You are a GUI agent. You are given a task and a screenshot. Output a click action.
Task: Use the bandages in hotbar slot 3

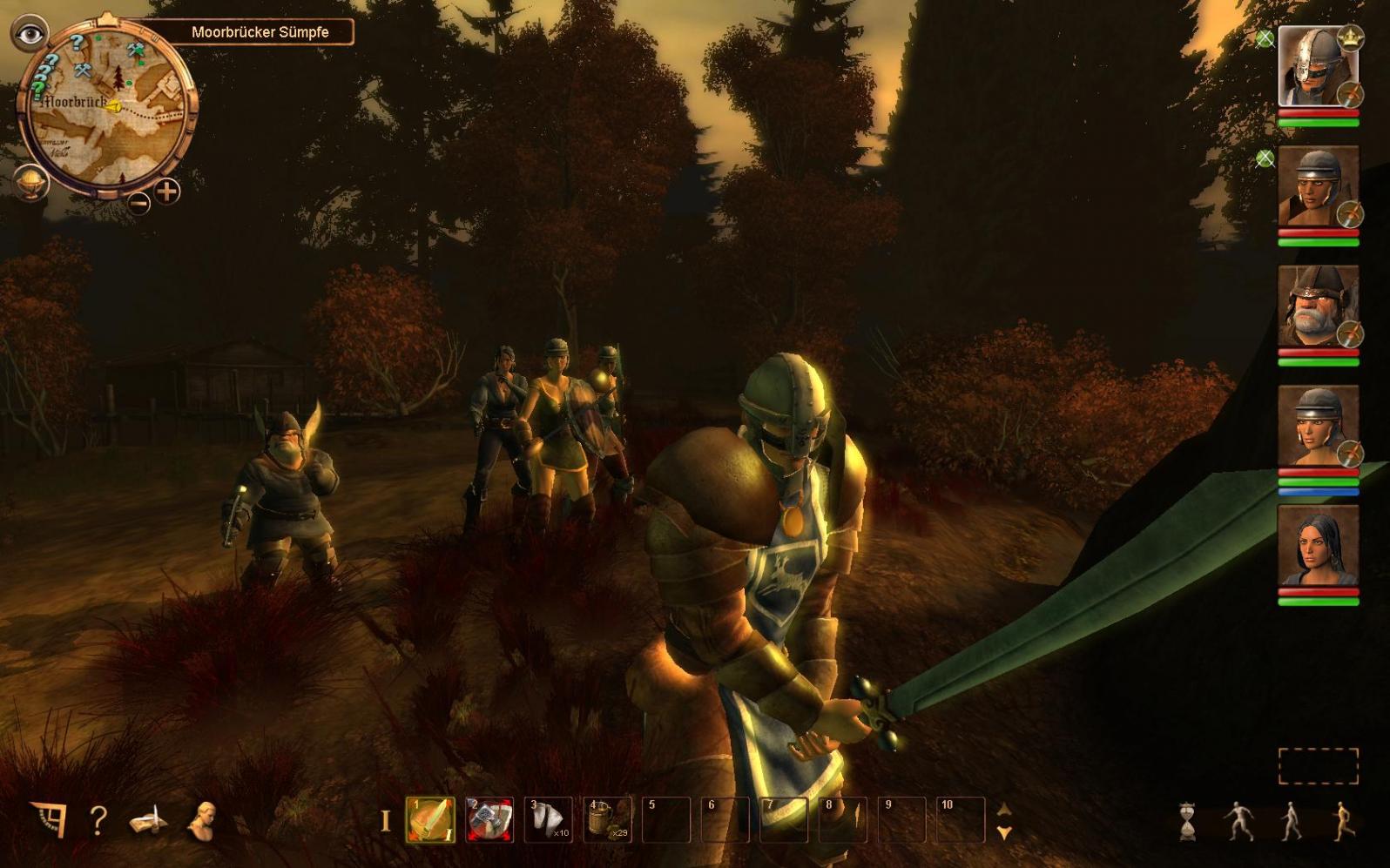click(x=549, y=819)
